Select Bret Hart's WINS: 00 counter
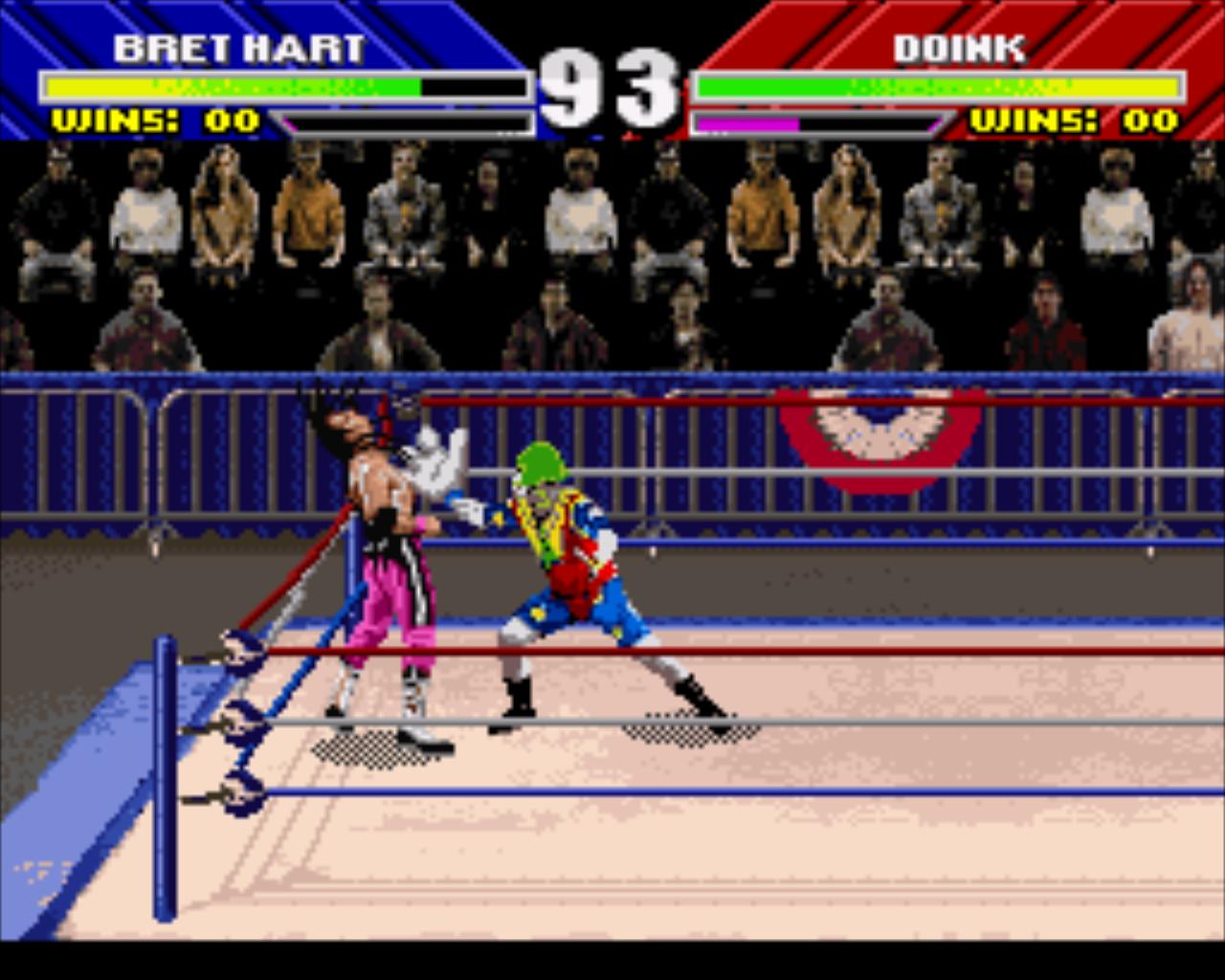Viewport: 1225px width, 980px height. pos(153,122)
